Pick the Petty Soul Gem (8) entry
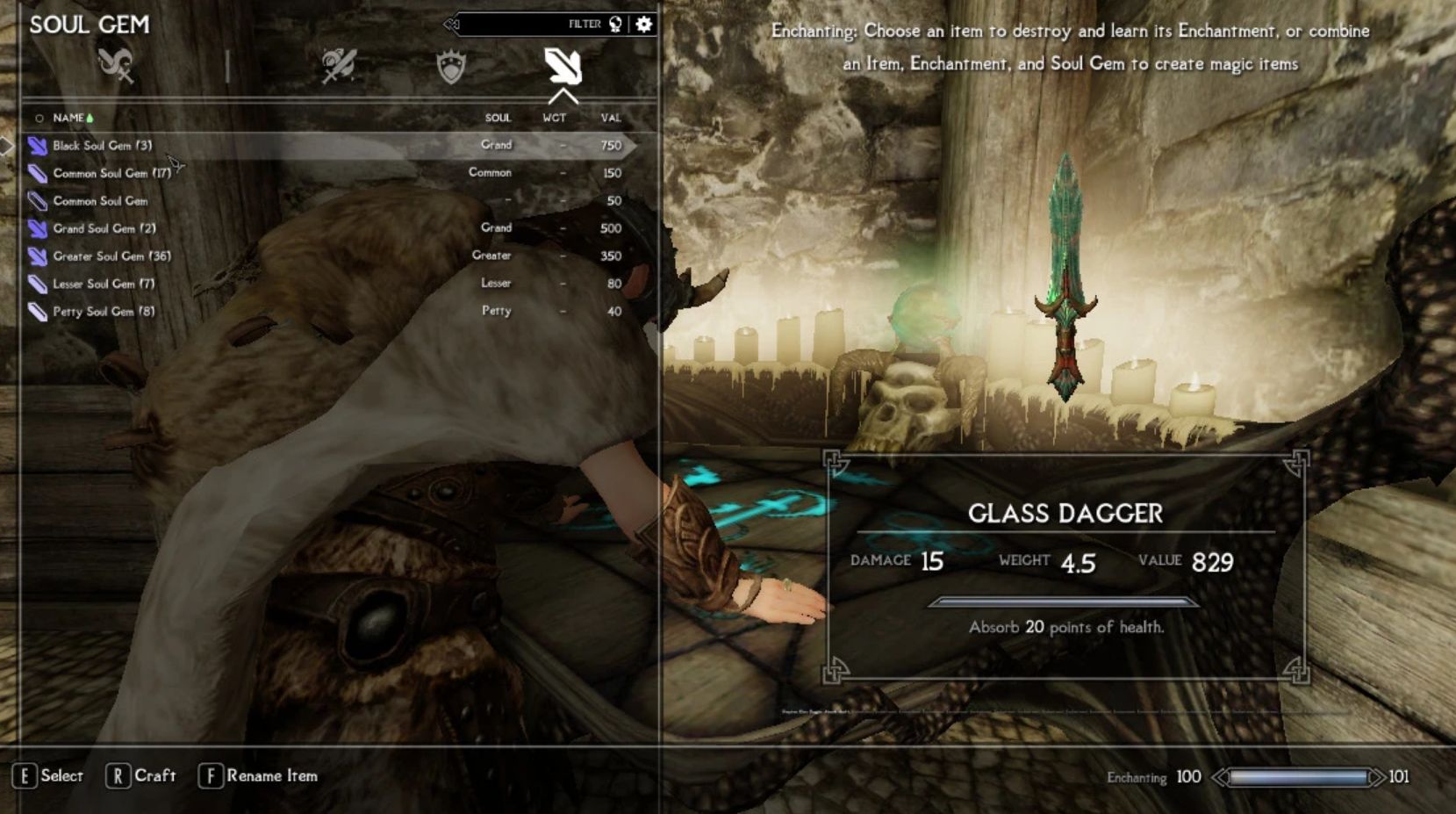 [104, 312]
